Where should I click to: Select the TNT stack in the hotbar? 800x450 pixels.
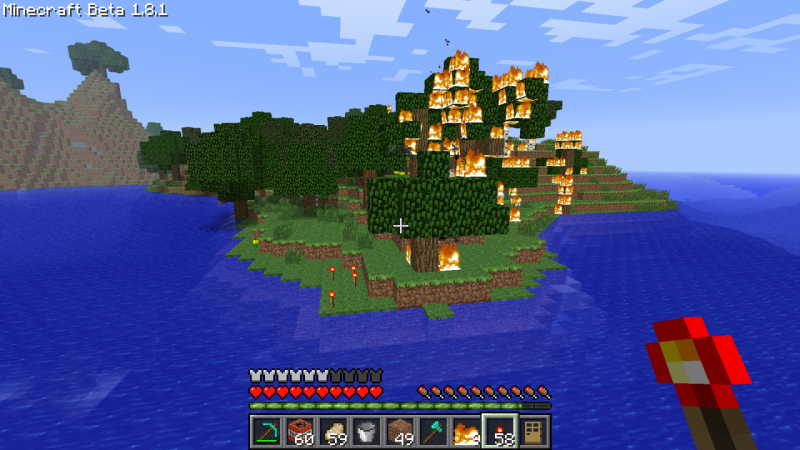tap(298, 431)
